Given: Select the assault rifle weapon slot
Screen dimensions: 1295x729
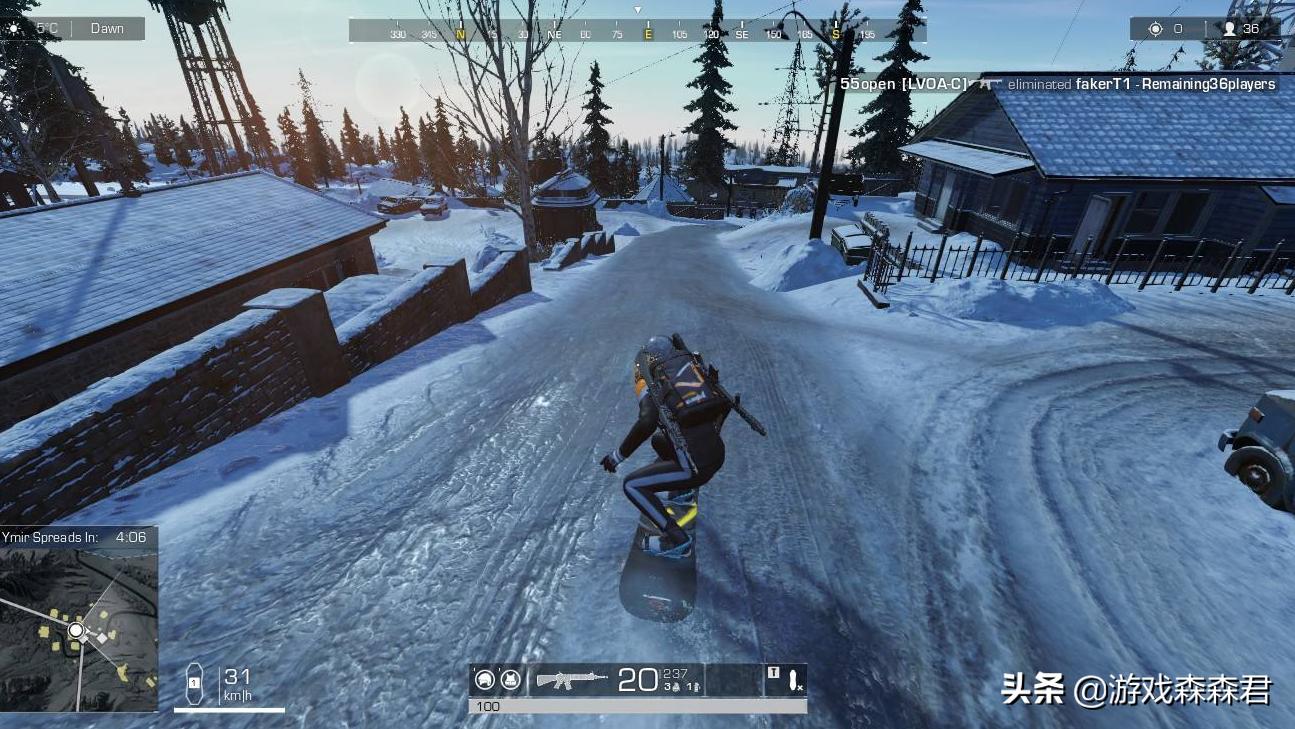Looking at the screenshot, I should [572, 679].
